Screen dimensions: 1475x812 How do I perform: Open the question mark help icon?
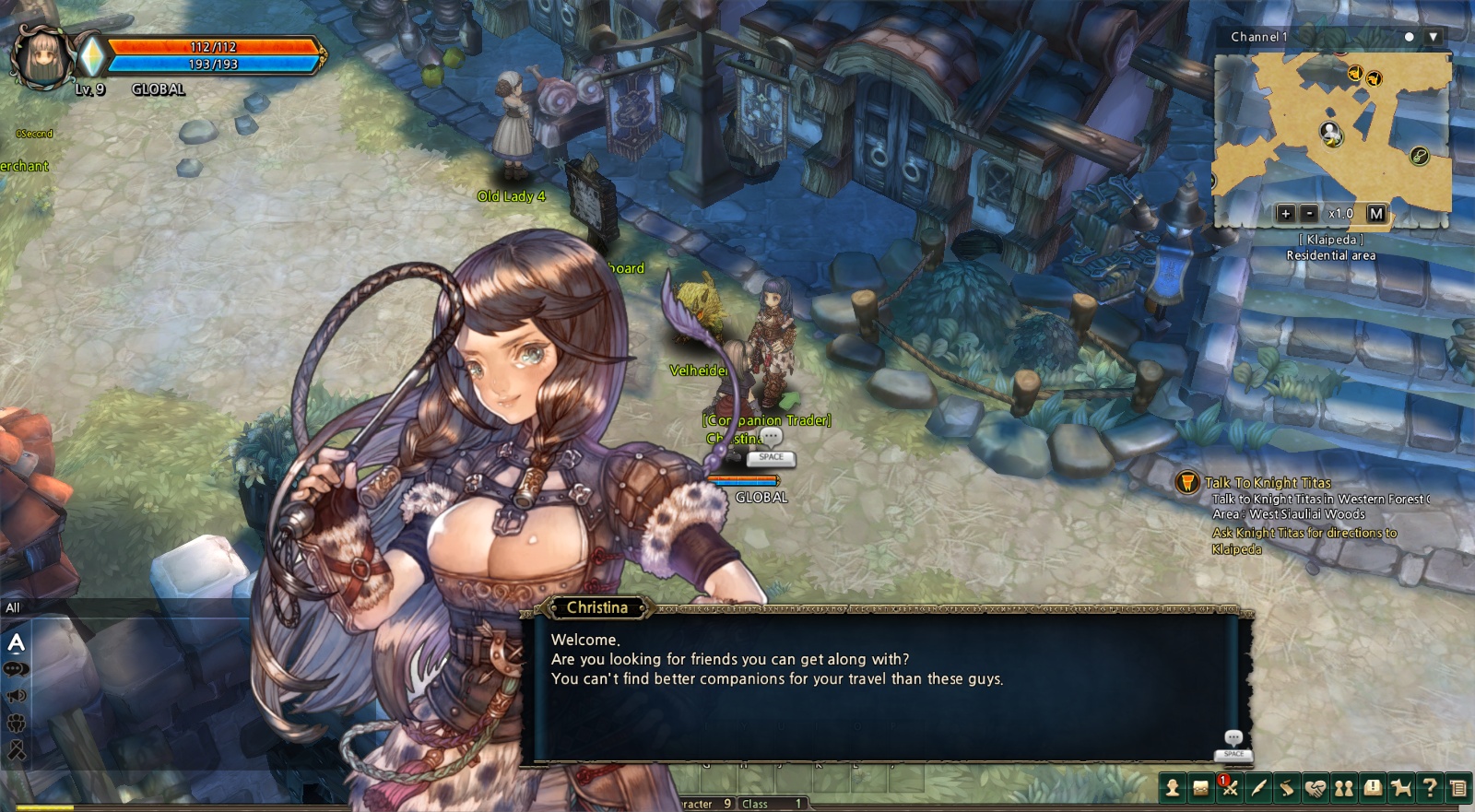[1430, 788]
